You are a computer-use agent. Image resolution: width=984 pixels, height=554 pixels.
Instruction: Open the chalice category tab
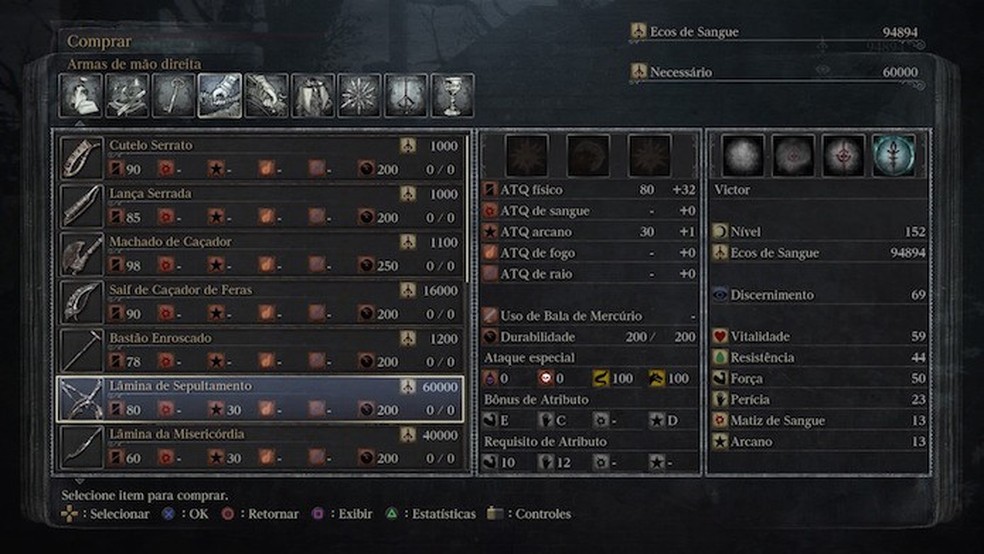click(x=452, y=96)
